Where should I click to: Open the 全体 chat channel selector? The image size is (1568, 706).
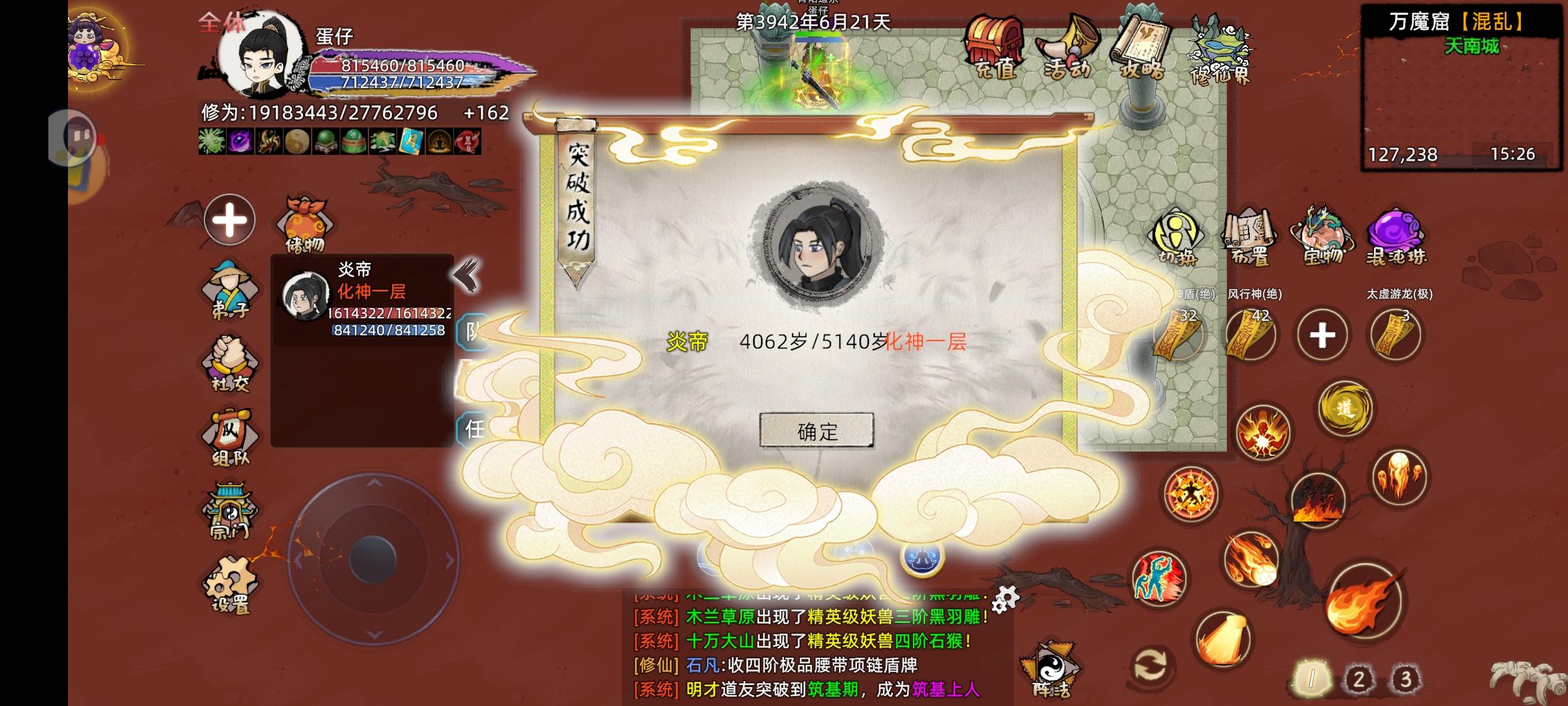pyautogui.click(x=222, y=25)
